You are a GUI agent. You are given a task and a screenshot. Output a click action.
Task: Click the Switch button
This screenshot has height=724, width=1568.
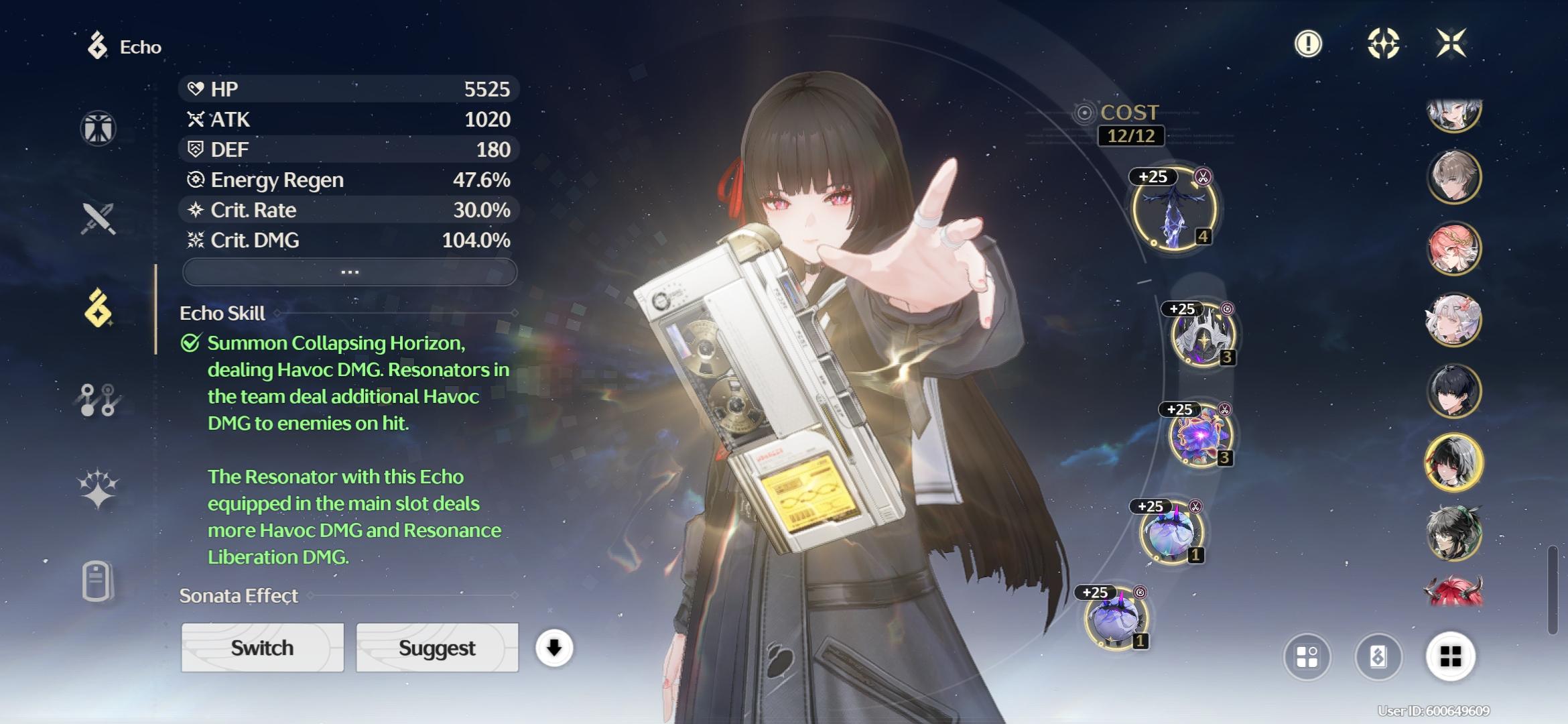click(262, 648)
